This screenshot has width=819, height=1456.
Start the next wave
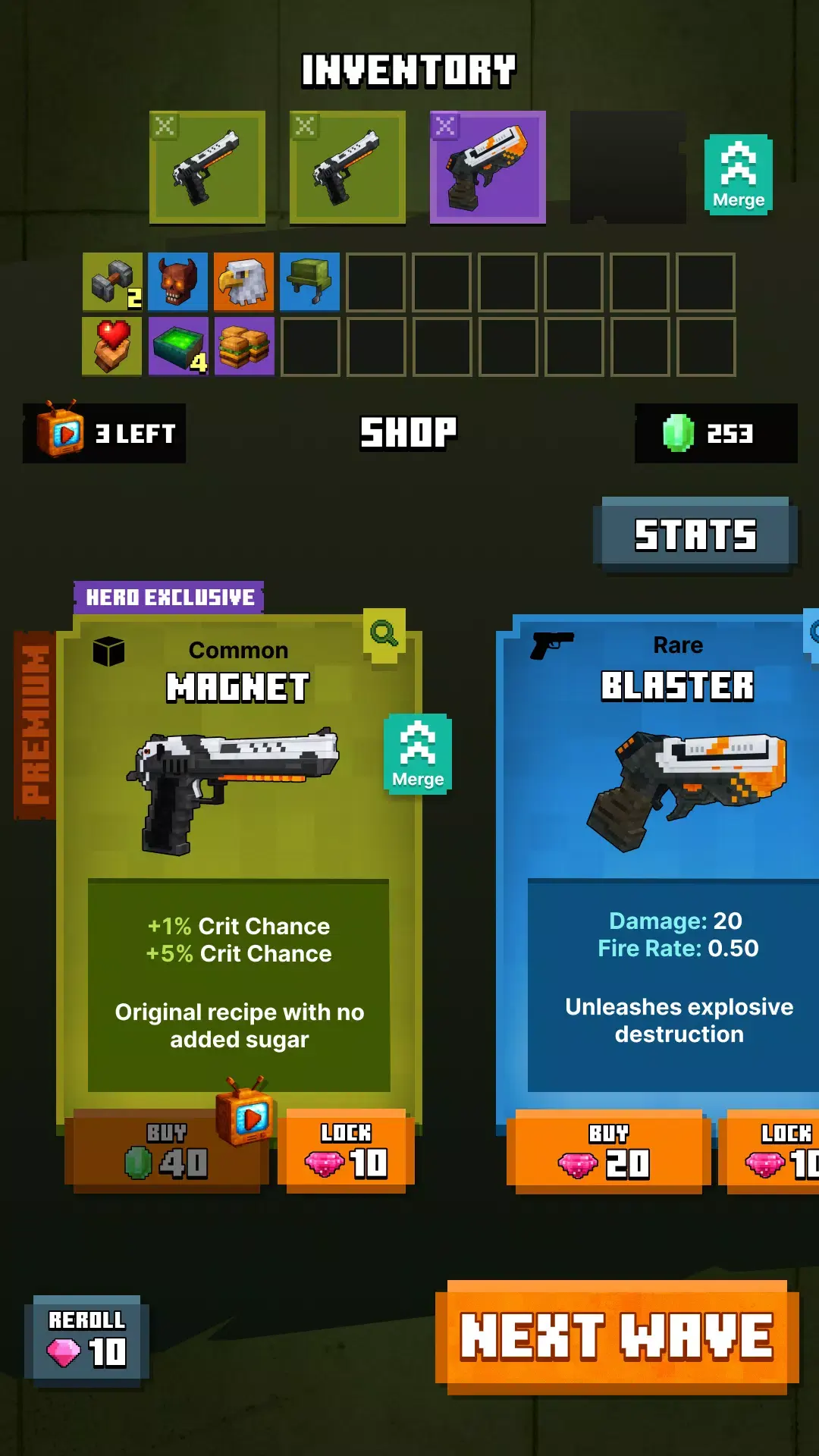(616, 1336)
